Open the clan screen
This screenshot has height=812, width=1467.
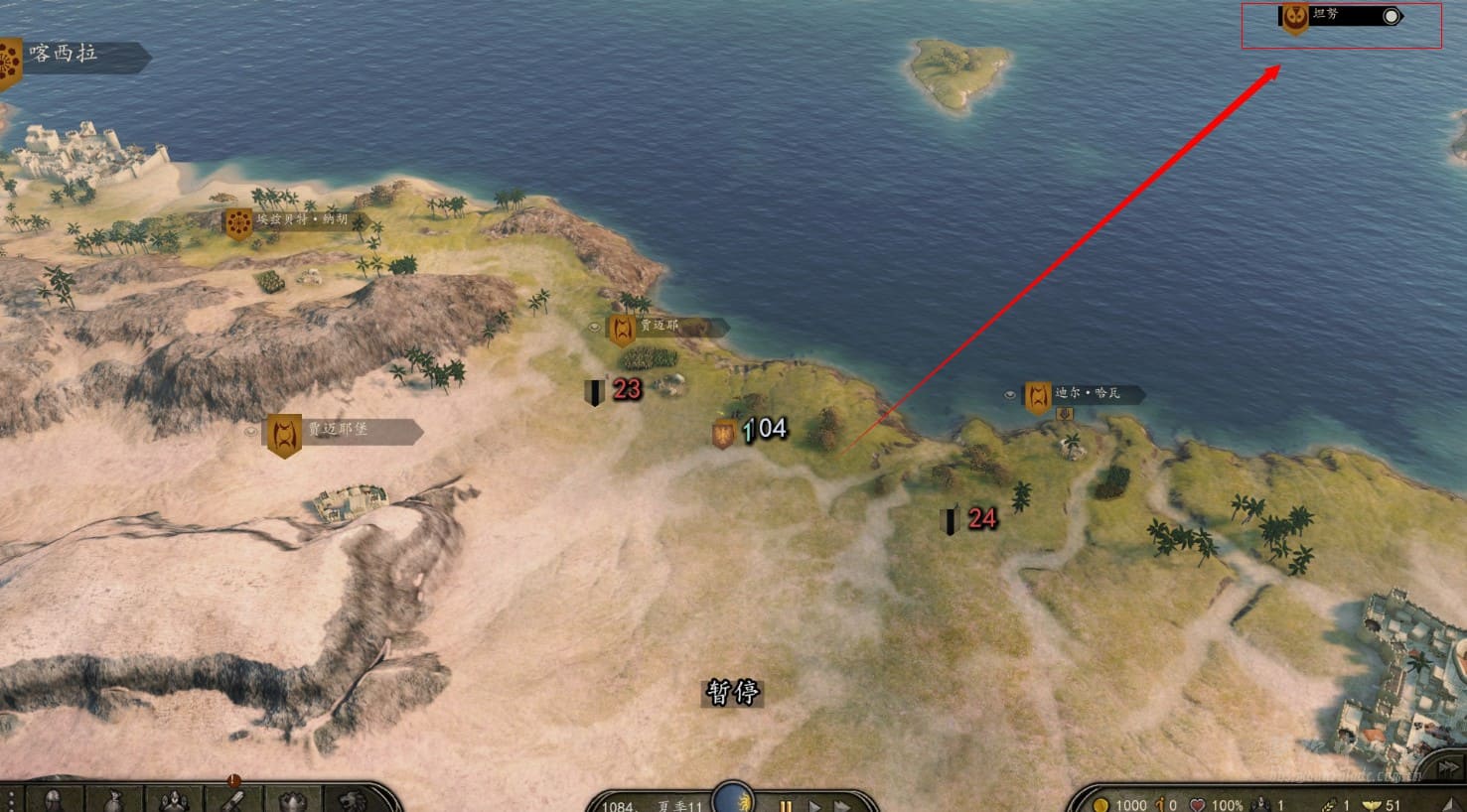click(293, 800)
